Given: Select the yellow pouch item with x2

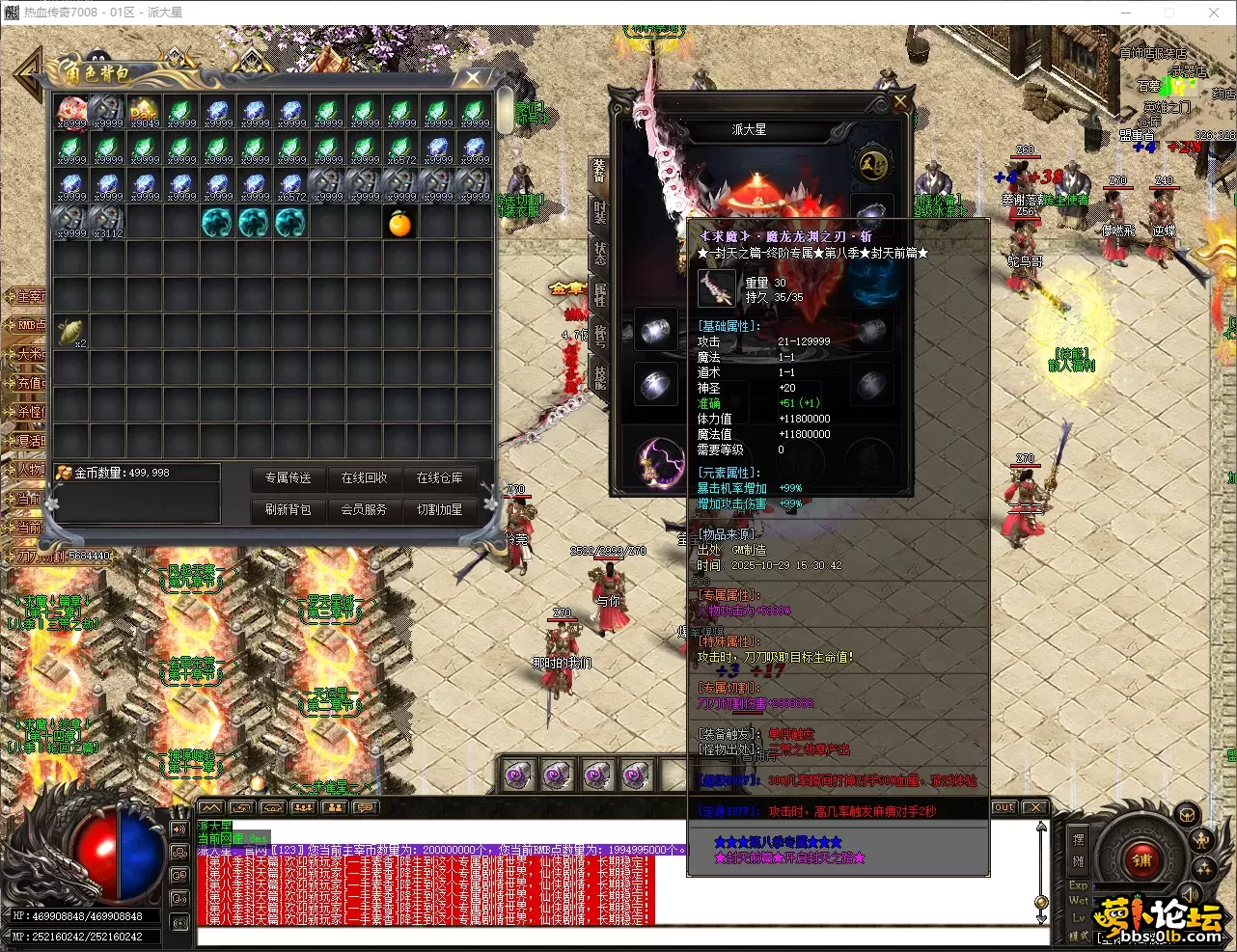Looking at the screenshot, I should point(70,332).
